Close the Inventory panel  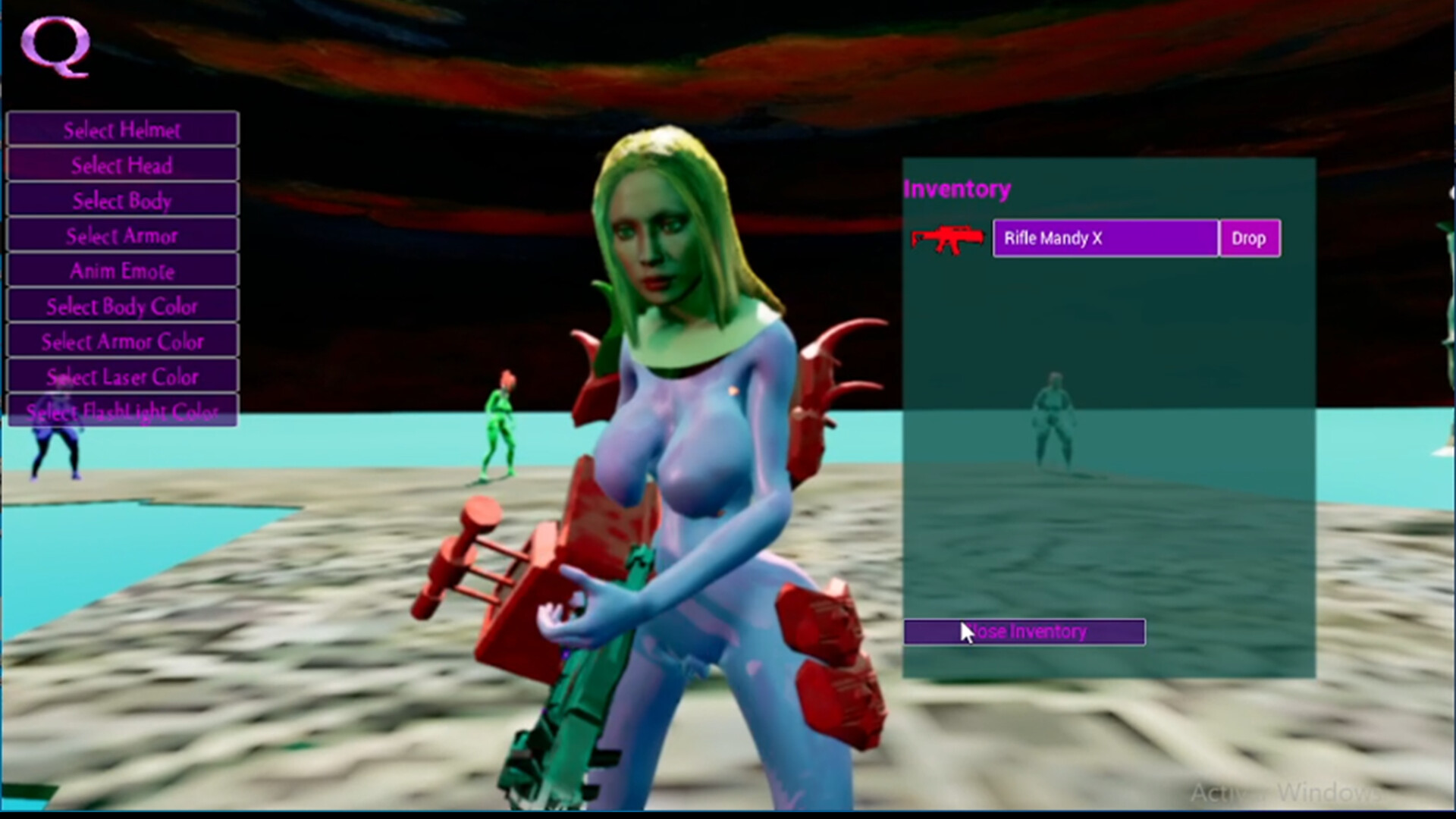pyautogui.click(x=1024, y=631)
